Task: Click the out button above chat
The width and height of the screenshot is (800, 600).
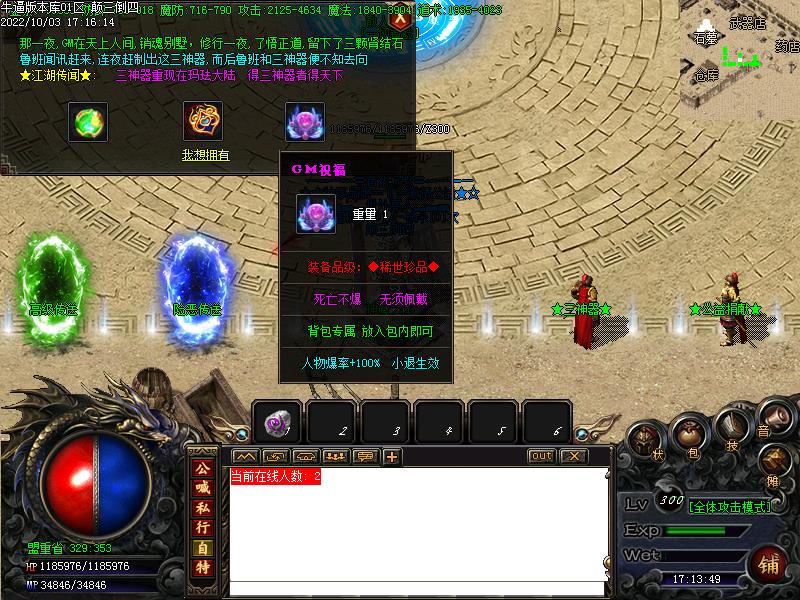Action: (x=541, y=456)
